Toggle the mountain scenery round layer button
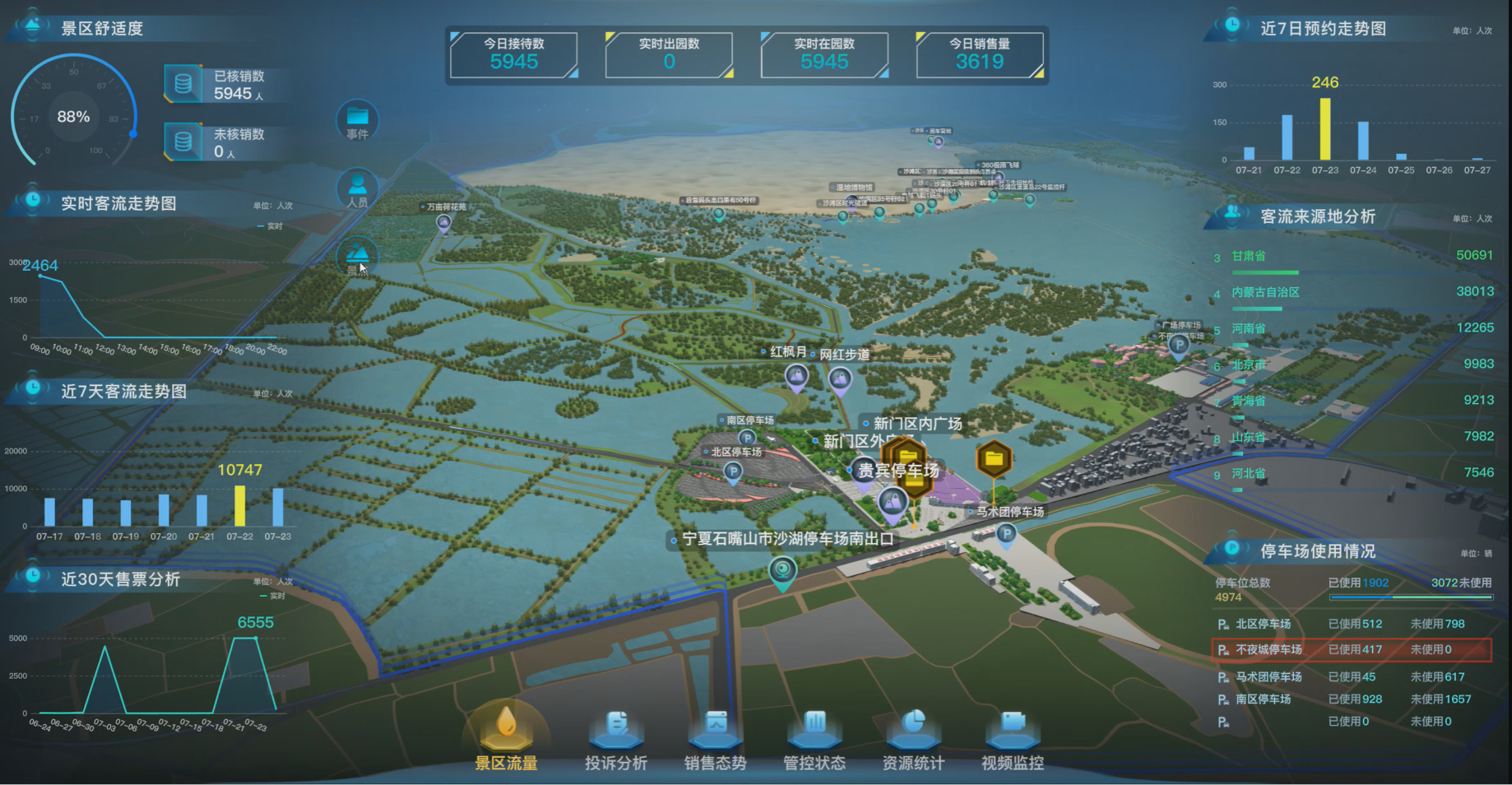The width and height of the screenshot is (1512, 785). click(x=357, y=256)
